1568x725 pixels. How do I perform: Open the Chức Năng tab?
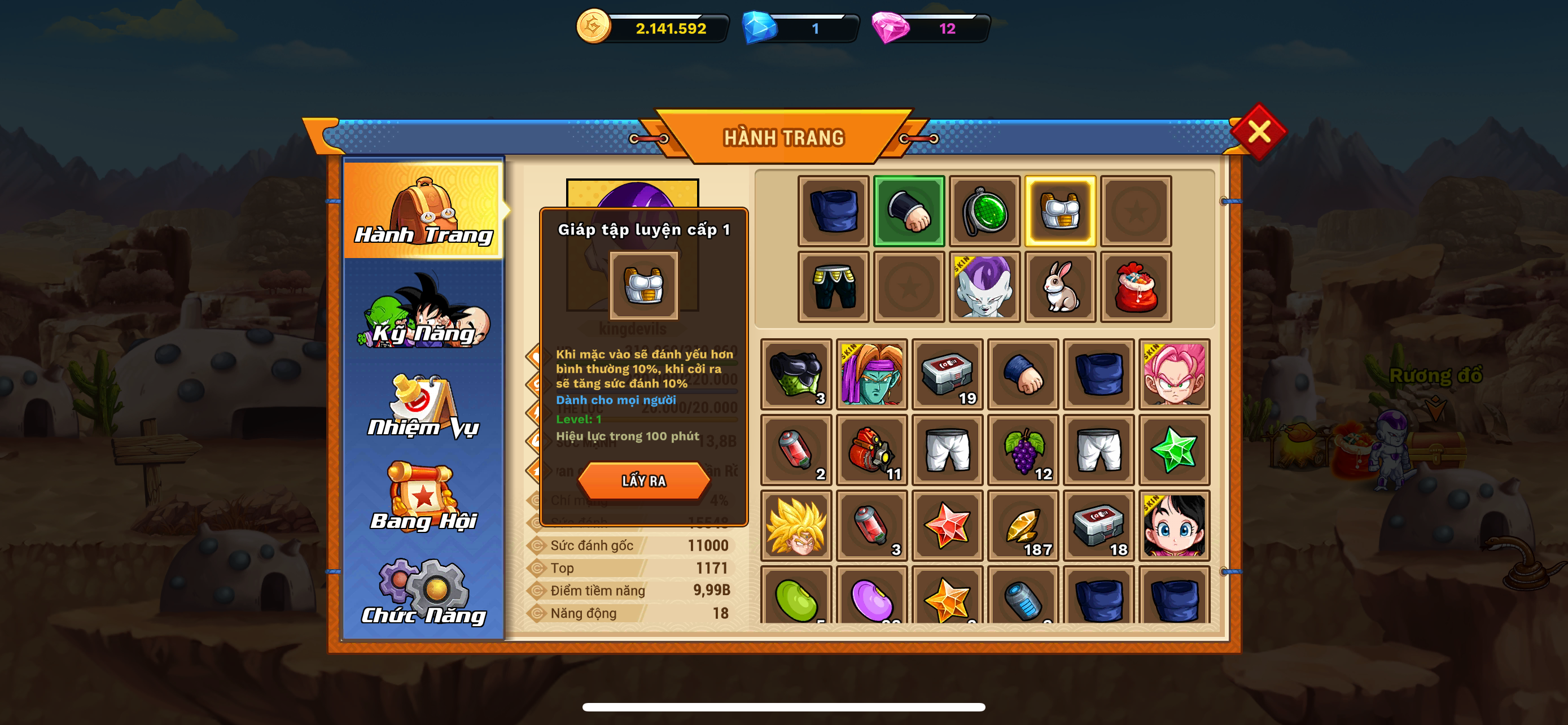424,593
